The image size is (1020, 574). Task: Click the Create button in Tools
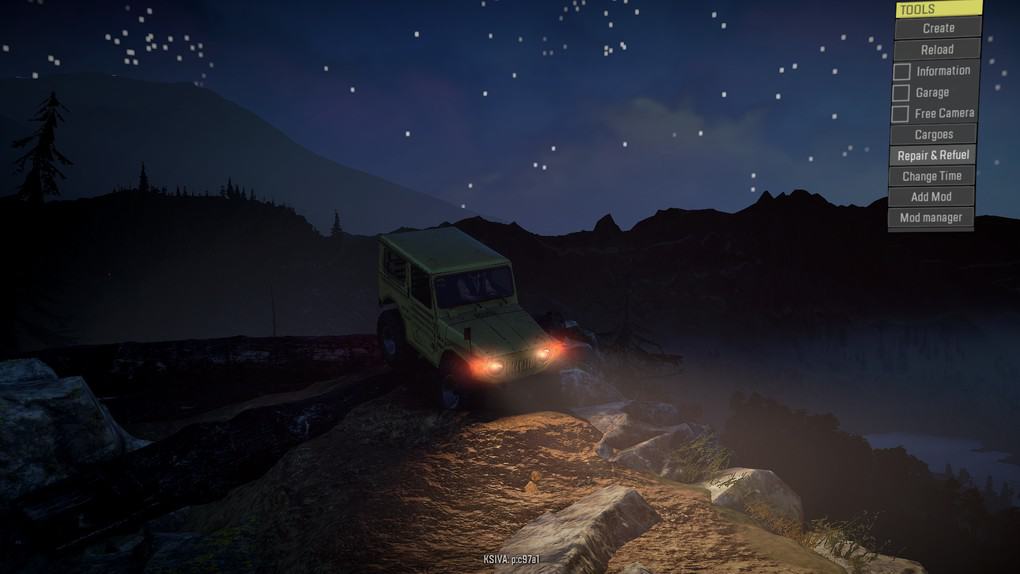pyautogui.click(x=937, y=28)
